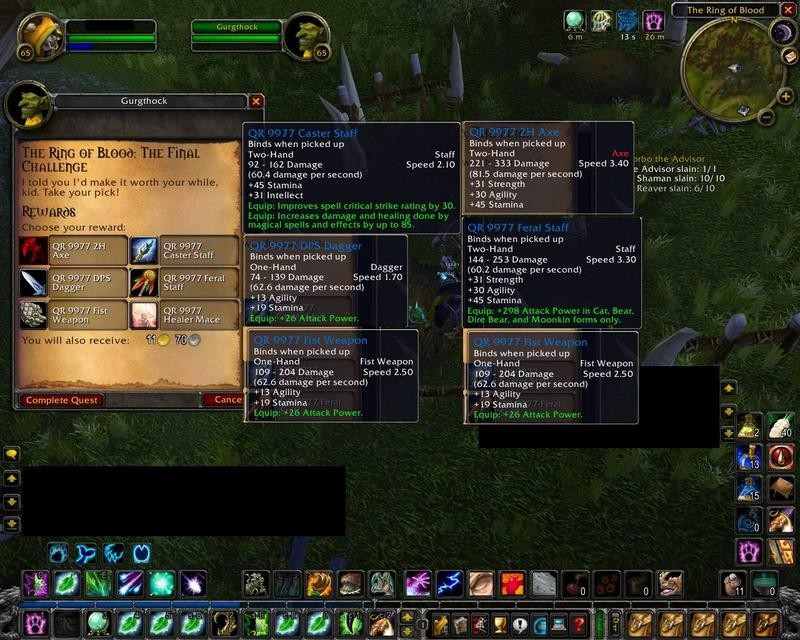Open the help request red question mark
This screenshot has width=800, height=640.
point(578,625)
